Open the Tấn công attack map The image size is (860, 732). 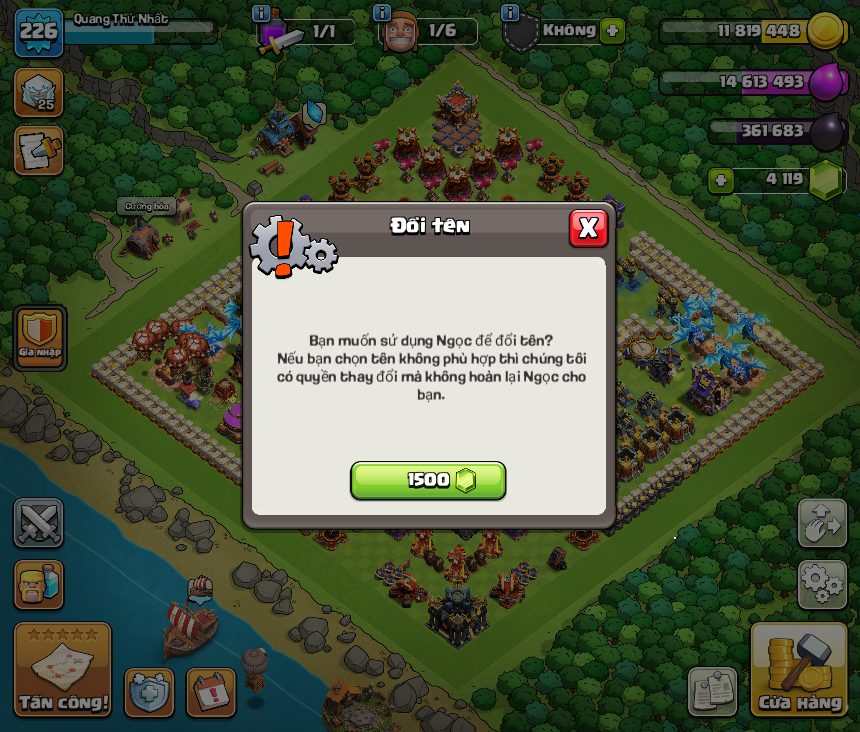coord(62,669)
